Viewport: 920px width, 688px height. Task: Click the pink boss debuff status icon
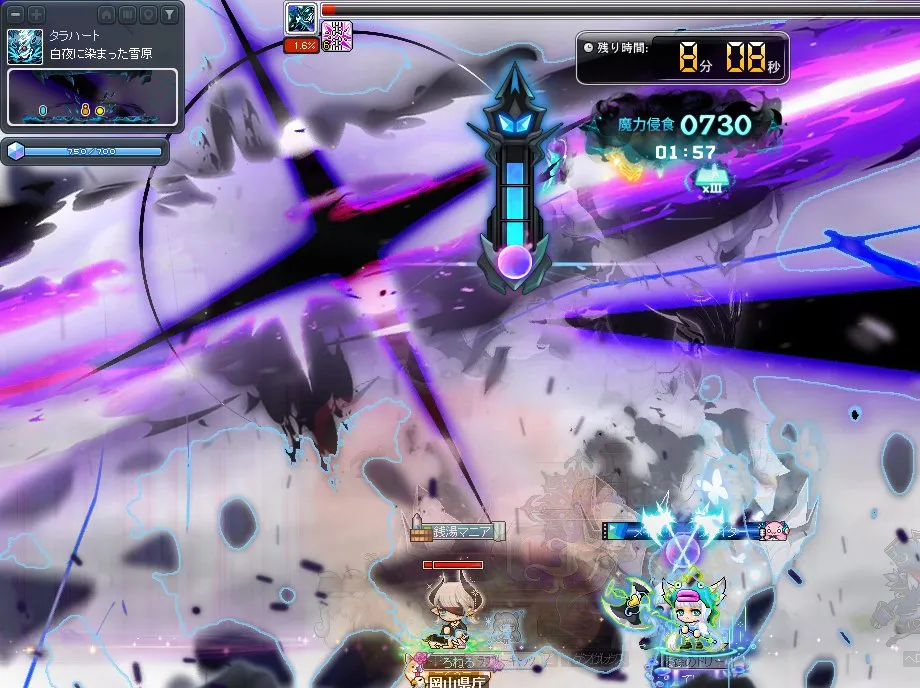[x=336, y=35]
